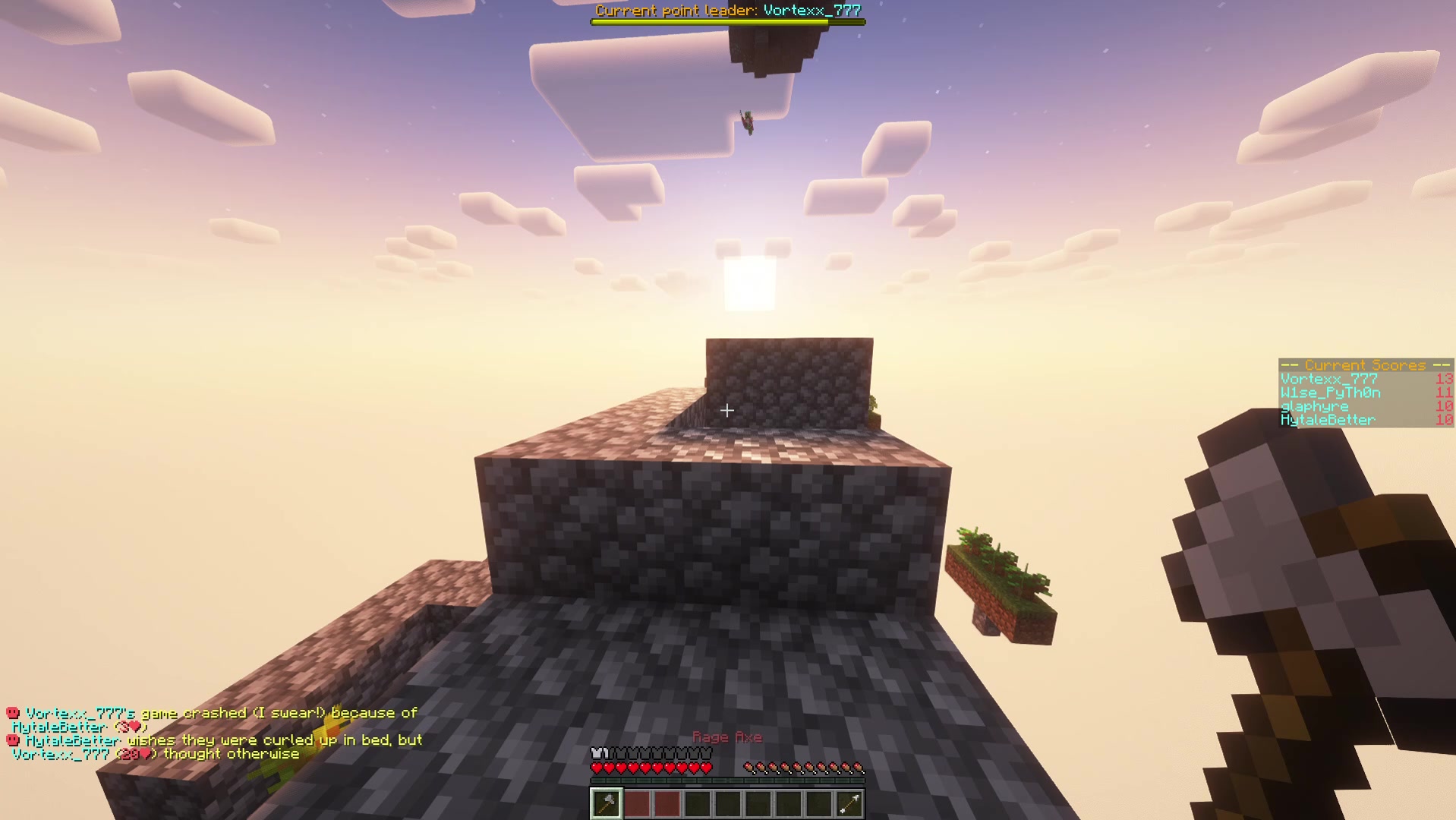Select the red block in hotbar slot three

pyautogui.click(x=667, y=803)
